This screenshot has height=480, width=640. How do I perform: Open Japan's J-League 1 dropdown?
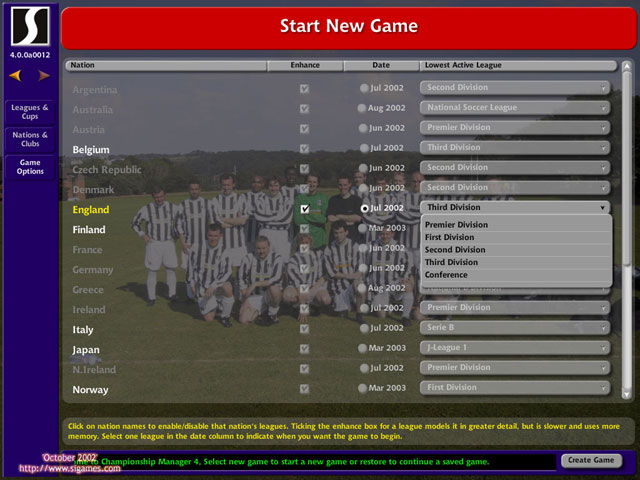point(515,348)
